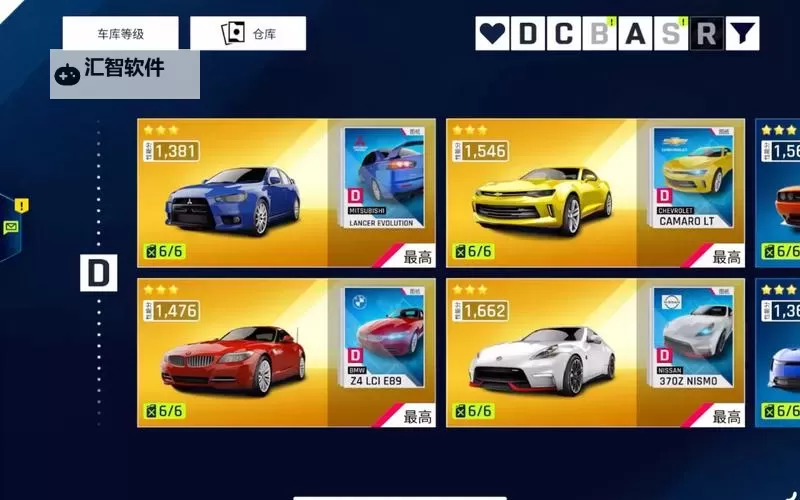This screenshot has height=500, width=800.
Task: Switch to the 车库等级 tab
Action: pyautogui.click(x=120, y=33)
